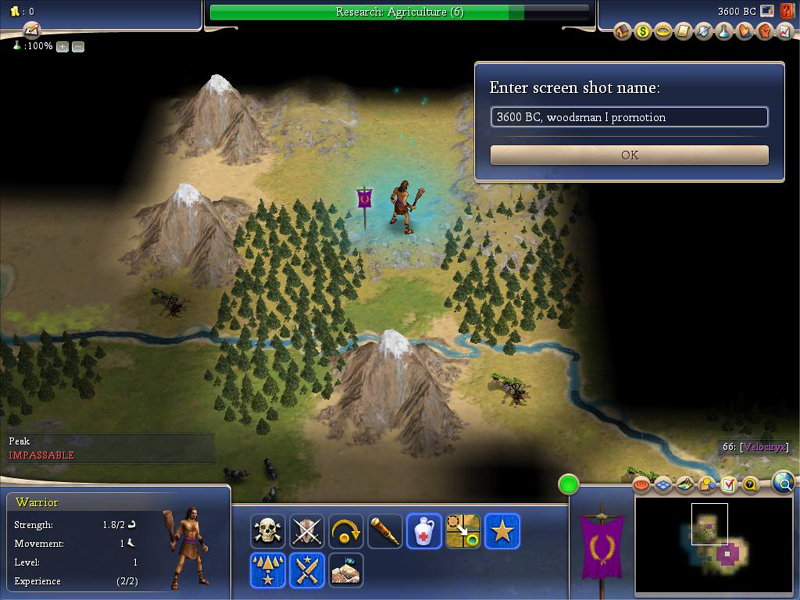Open the Domestic Advisor house icon
This screenshot has height=600, width=800.
(623, 32)
